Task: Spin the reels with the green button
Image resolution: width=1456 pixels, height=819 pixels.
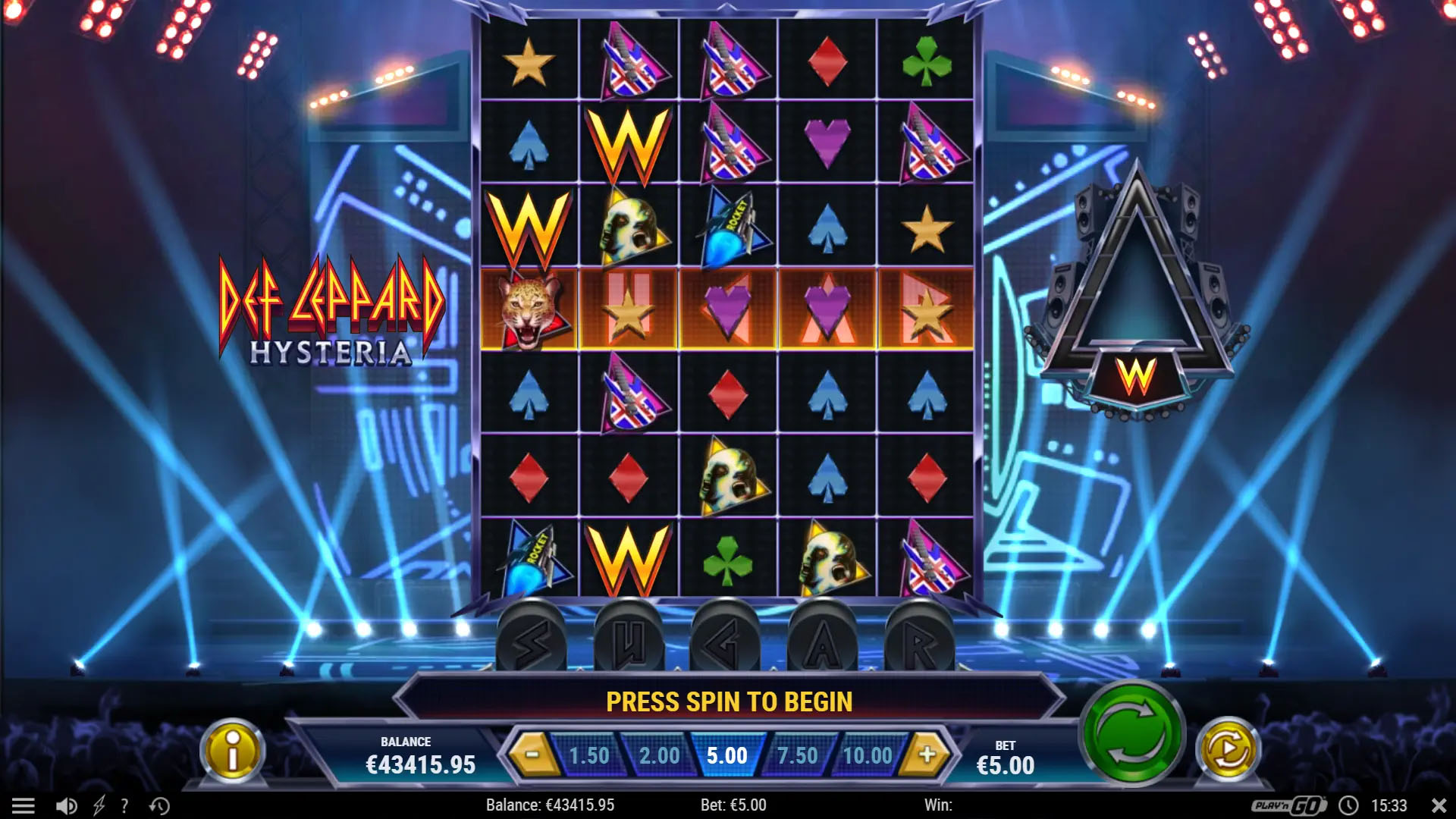Action: (1132, 733)
